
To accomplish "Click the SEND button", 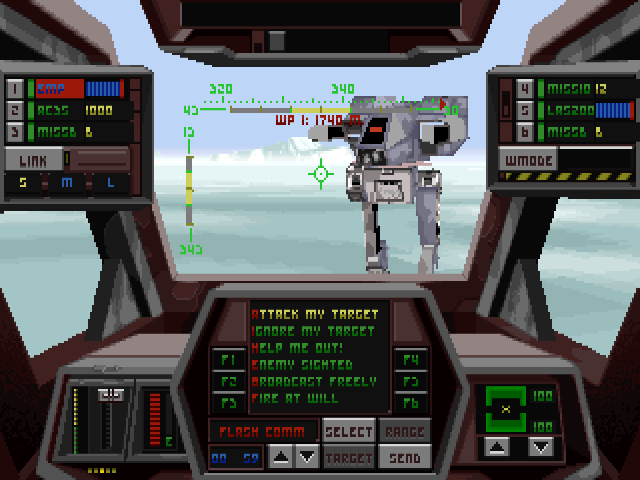I will click(x=405, y=457).
